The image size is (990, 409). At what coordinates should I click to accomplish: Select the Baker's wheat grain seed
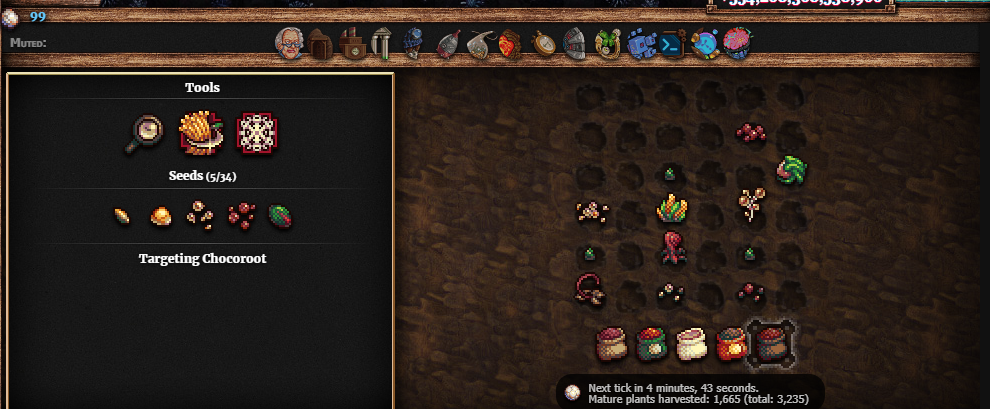[x=122, y=215]
